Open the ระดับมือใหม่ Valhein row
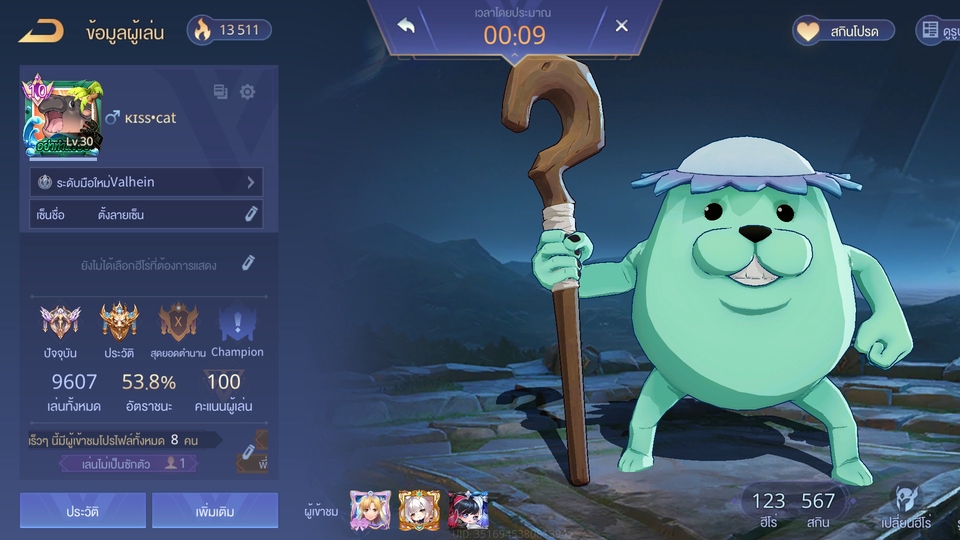The height and width of the screenshot is (540, 960). click(147, 182)
